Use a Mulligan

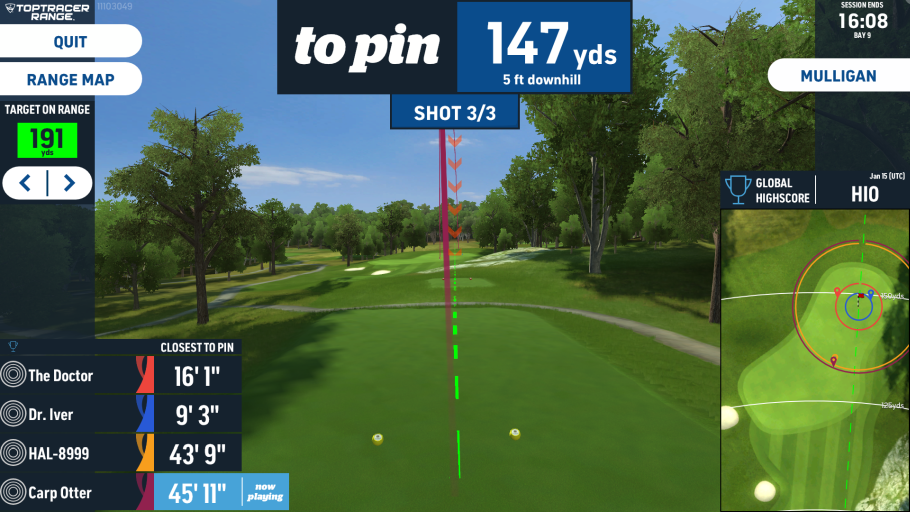[x=838, y=76]
